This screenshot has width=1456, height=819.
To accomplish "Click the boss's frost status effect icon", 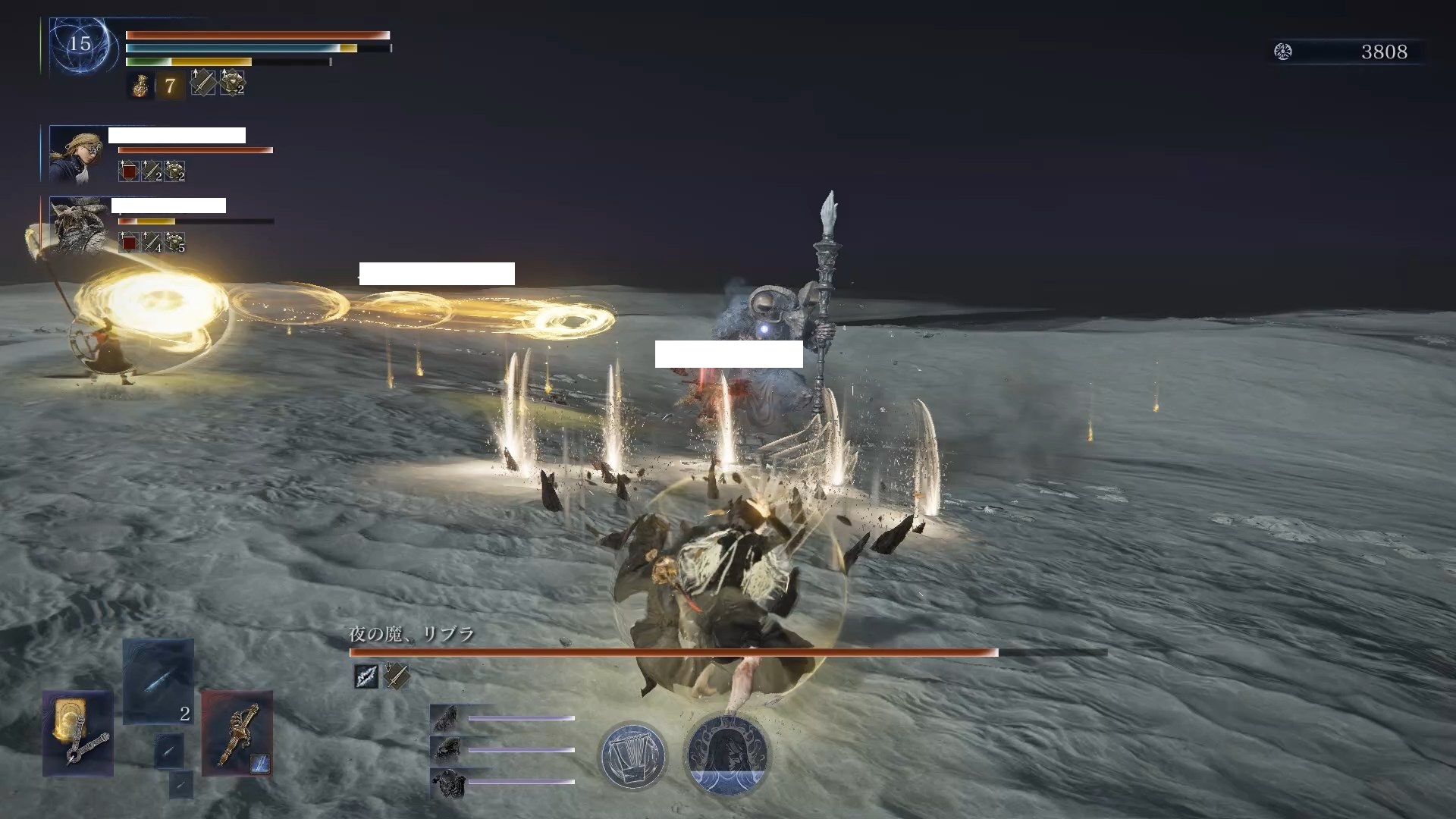I will pos(366,676).
